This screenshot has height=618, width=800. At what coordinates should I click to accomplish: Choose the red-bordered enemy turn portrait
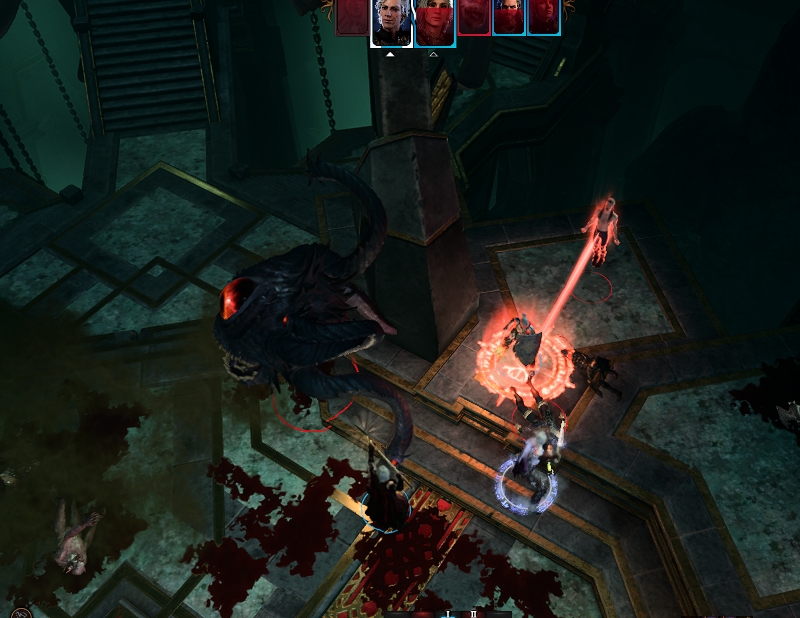[x=474, y=17]
